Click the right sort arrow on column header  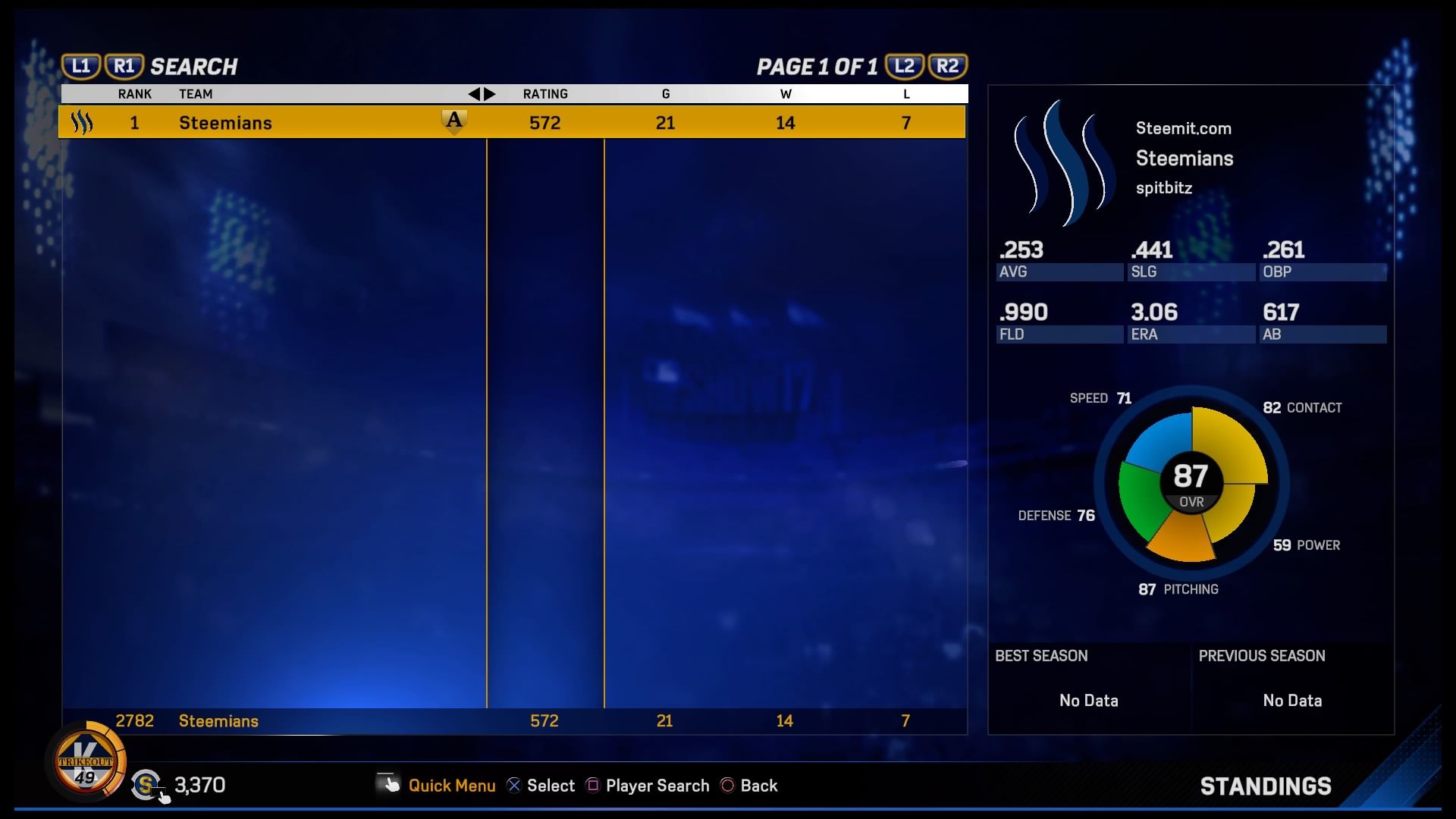click(x=488, y=94)
